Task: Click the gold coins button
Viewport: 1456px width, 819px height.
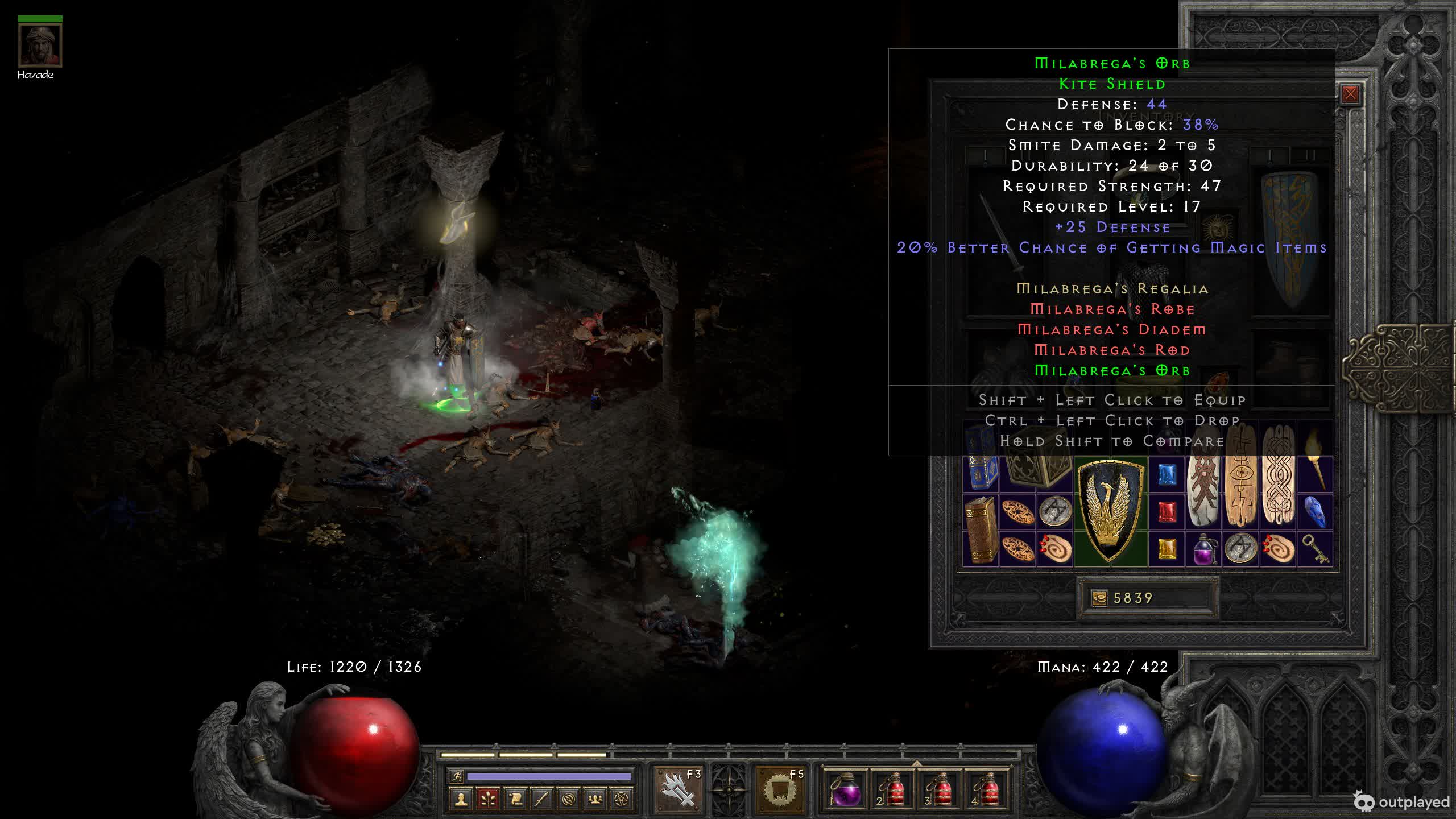Action: point(1099,598)
